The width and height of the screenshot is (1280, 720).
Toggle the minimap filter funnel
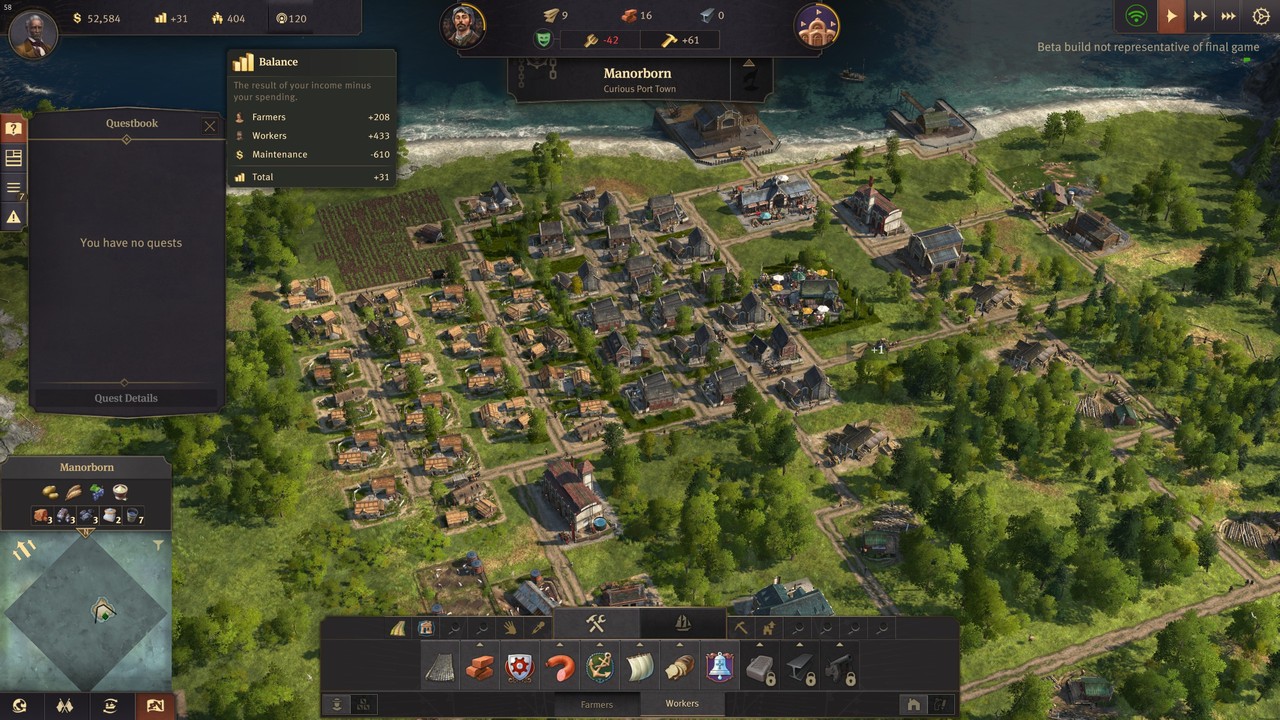pos(158,546)
